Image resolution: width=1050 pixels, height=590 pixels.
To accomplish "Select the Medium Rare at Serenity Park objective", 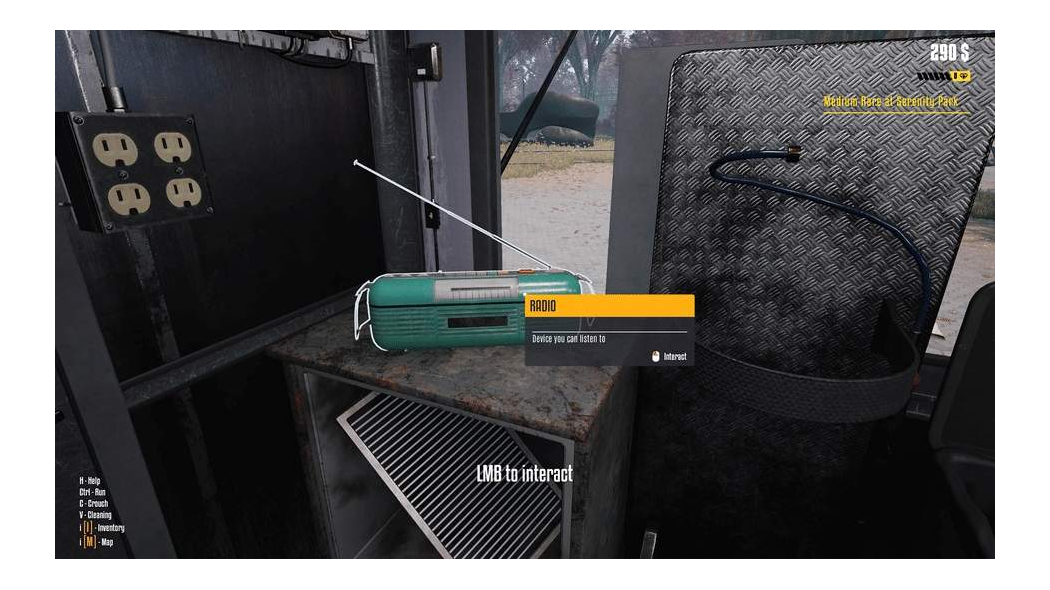I will [x=894, y=101].
